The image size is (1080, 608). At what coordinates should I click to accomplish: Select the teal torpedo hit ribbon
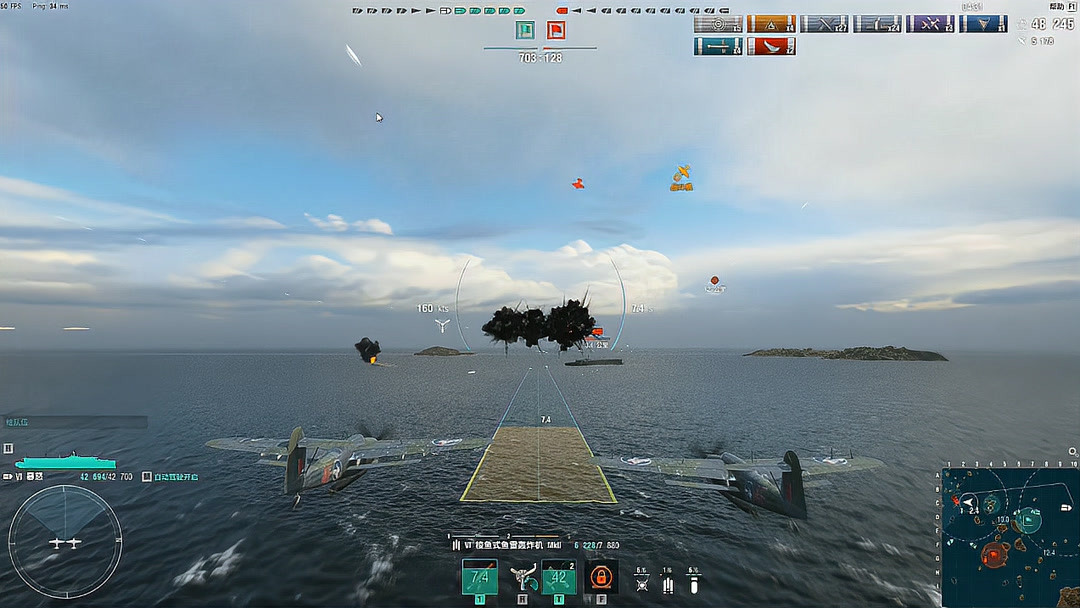718,46
